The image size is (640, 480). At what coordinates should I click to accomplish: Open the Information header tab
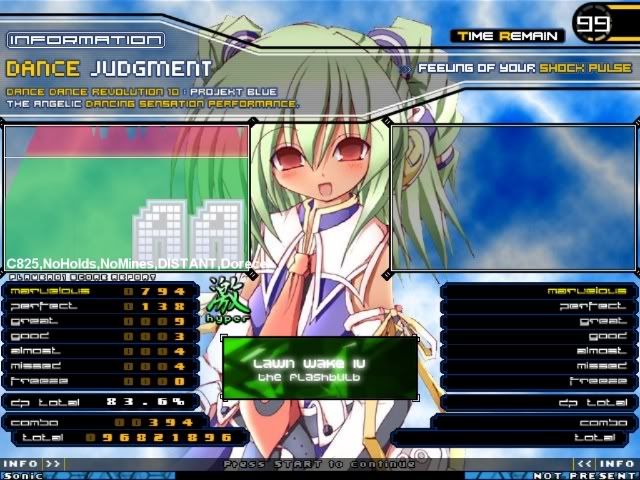click(x=85, y=40)
